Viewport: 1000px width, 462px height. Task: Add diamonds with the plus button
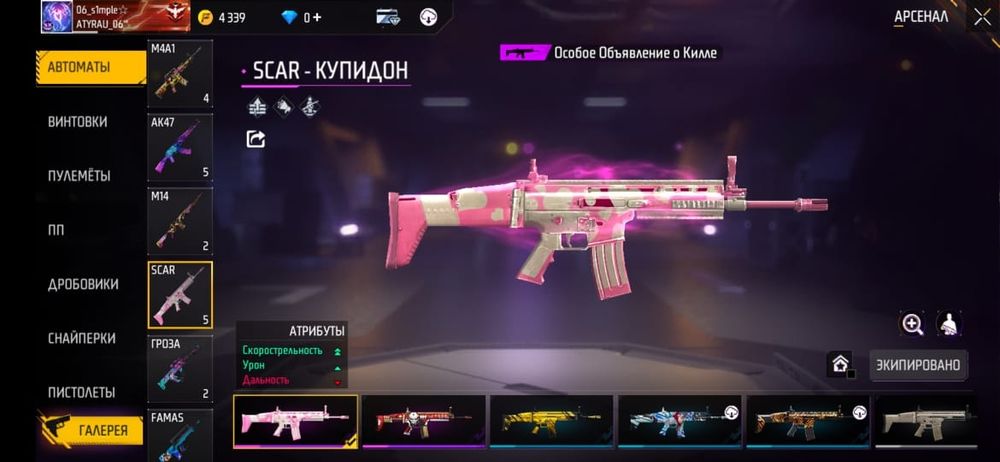[316, 17]
